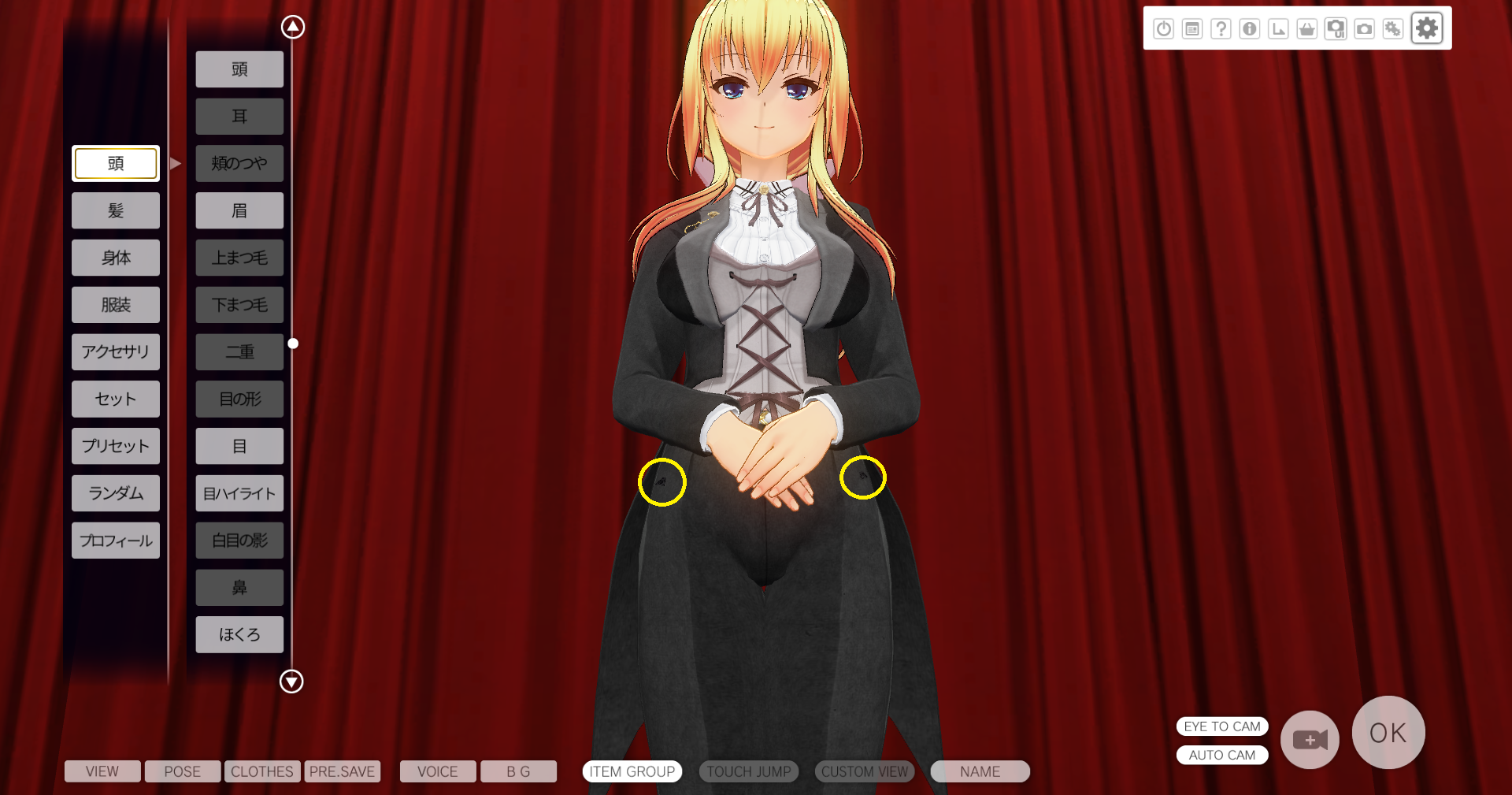Click the POSE button
The height and width of the screenshot is (795, 1512).
tap(183, 771)
